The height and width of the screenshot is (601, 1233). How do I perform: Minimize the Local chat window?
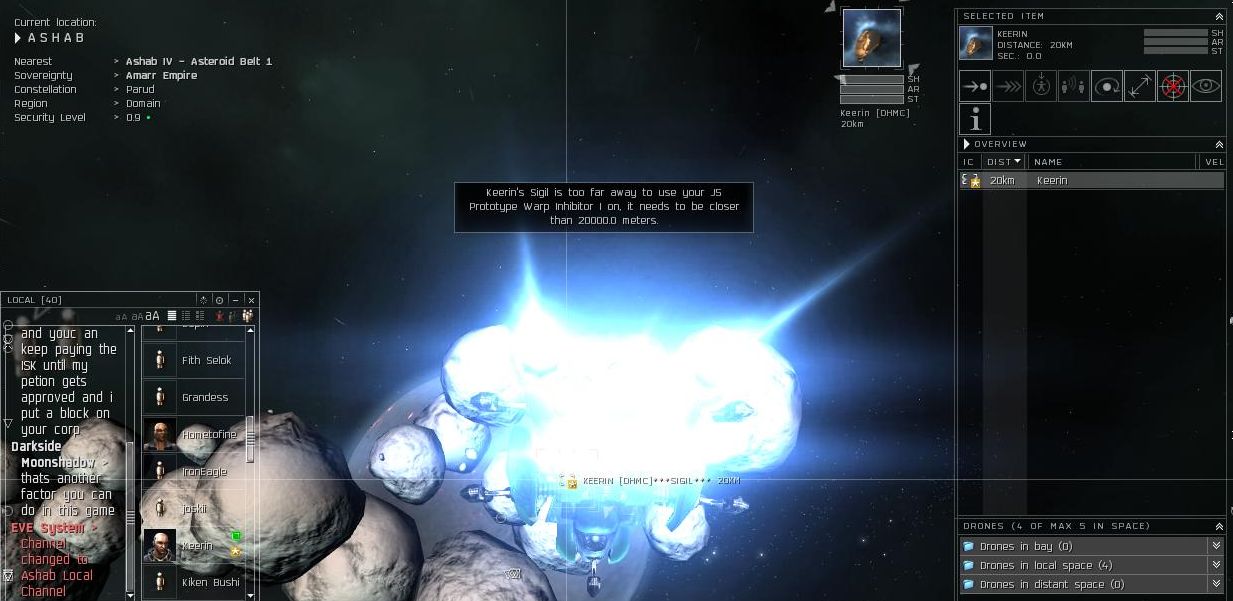[x=236, y=300]
